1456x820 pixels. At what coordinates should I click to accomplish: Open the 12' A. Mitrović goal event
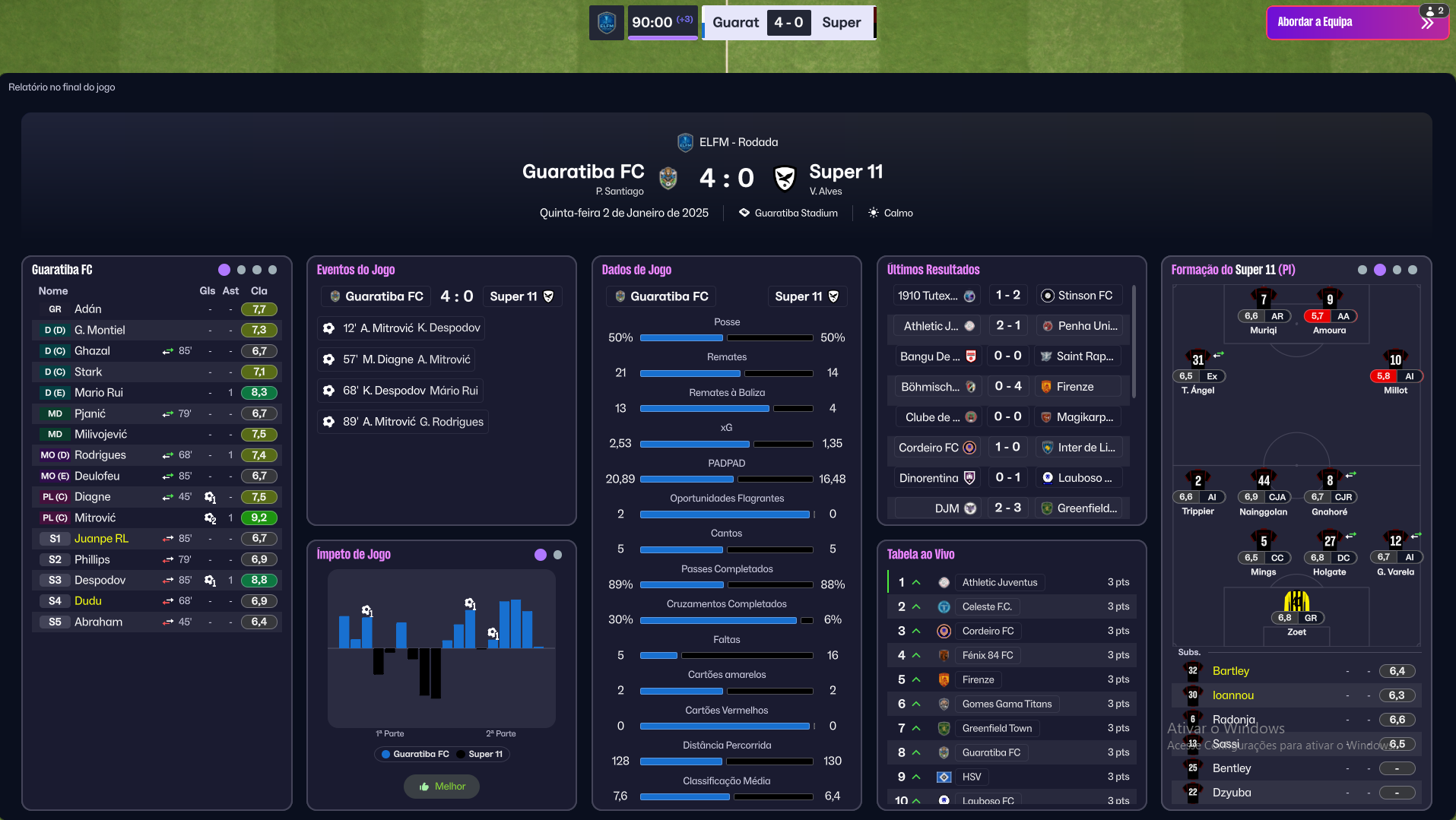(401, 328)
